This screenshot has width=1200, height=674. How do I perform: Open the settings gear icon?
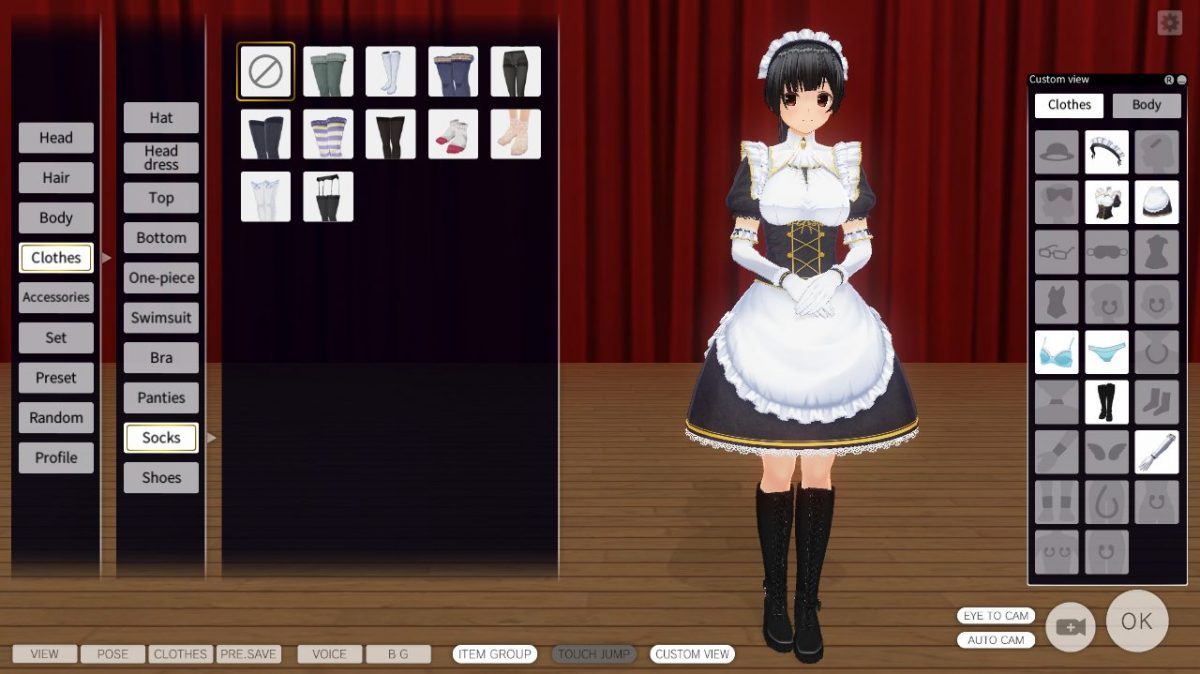pos(1169,23)
